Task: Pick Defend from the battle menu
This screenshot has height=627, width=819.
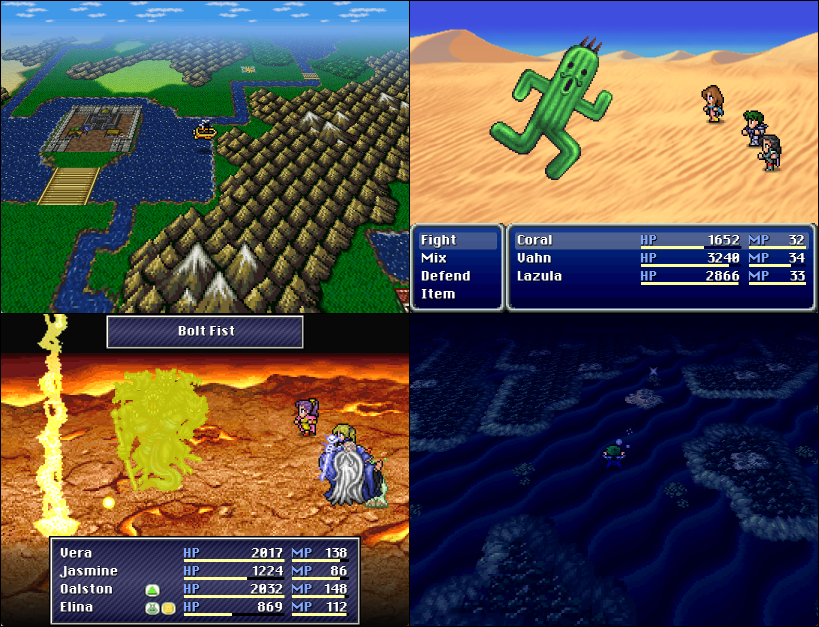Action: click(x=445, y=276)
